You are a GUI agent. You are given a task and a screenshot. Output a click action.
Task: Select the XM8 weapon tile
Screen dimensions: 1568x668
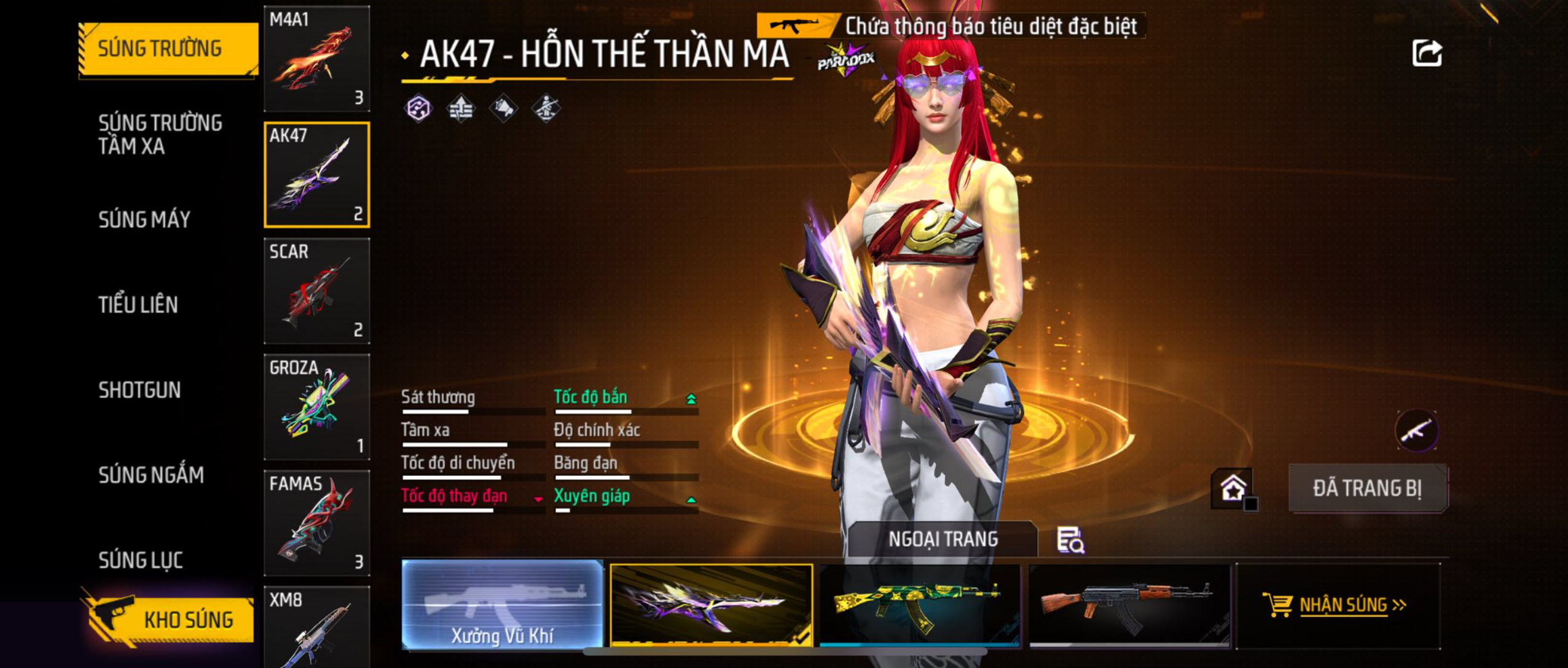pyautogui.click(x=316, y=627)
